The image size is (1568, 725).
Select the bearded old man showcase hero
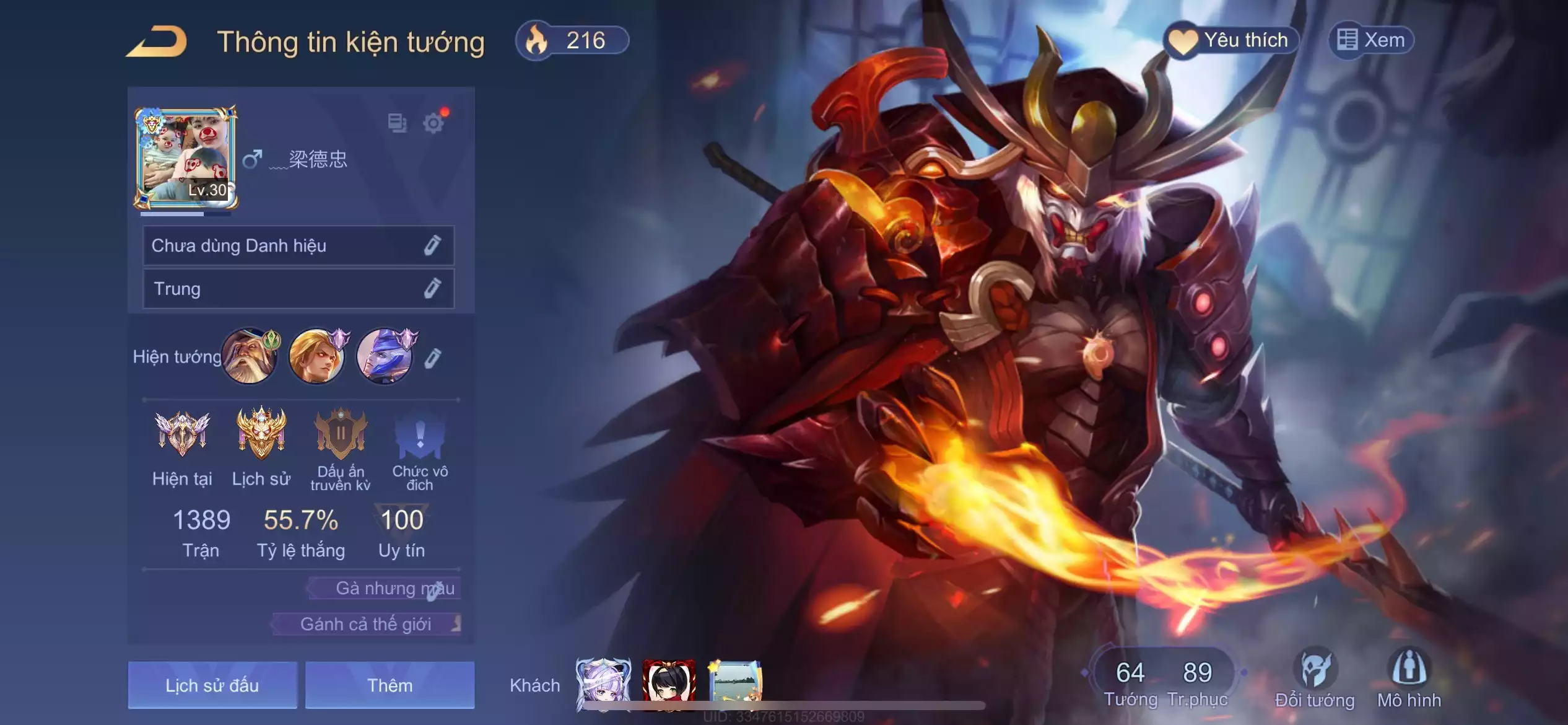coord(250,356)
